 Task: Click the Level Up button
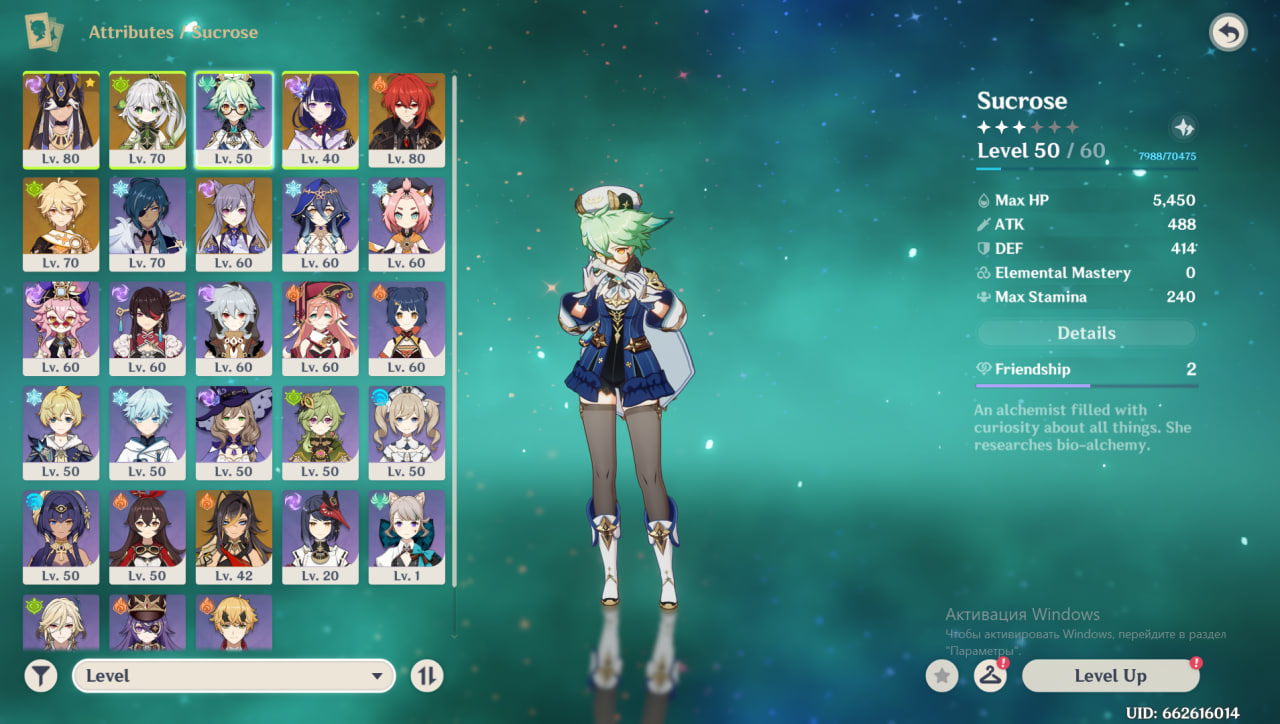tap(1110, 676)
